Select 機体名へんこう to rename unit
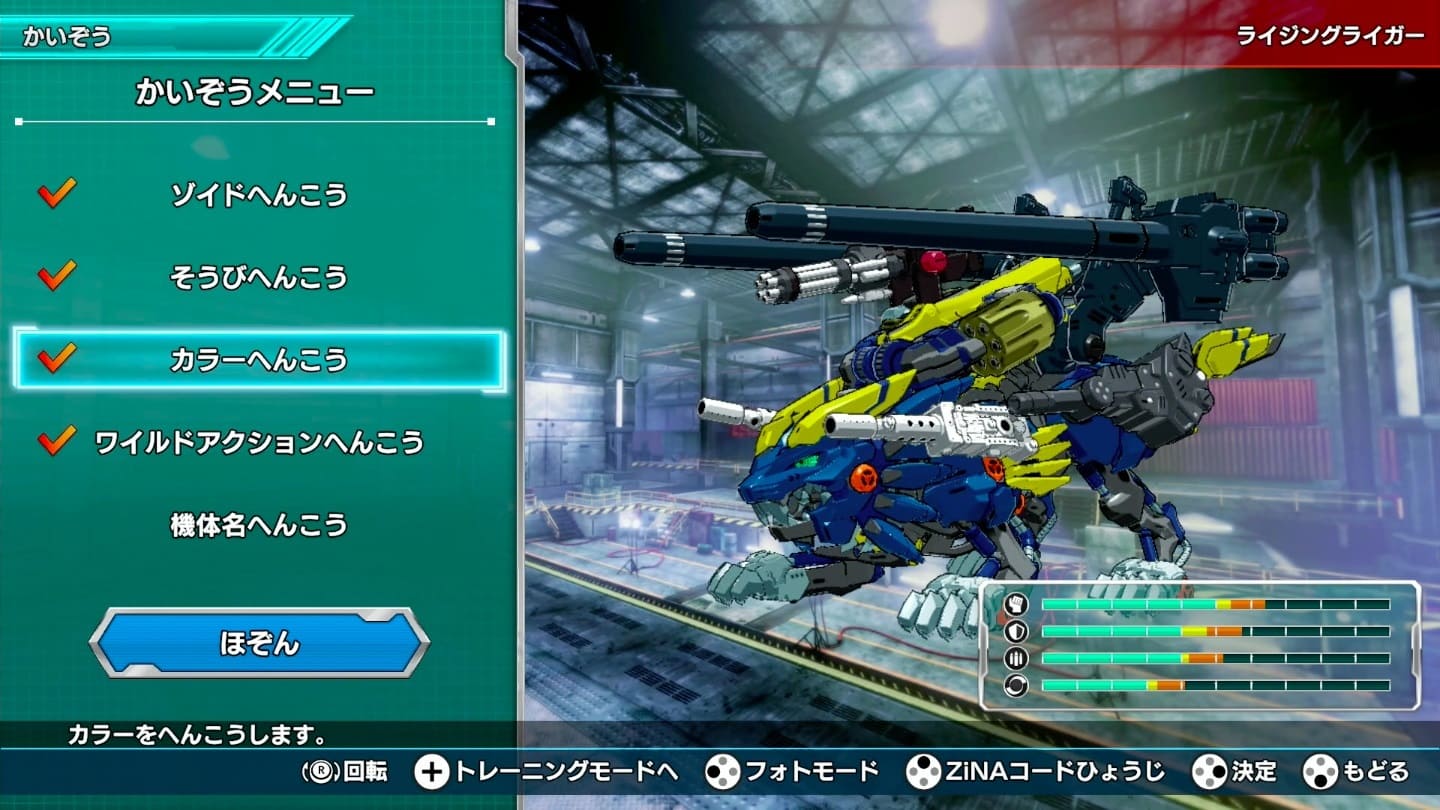This screenshot has height=810, width=1440. pyautogui.click(x=259, y=525)
